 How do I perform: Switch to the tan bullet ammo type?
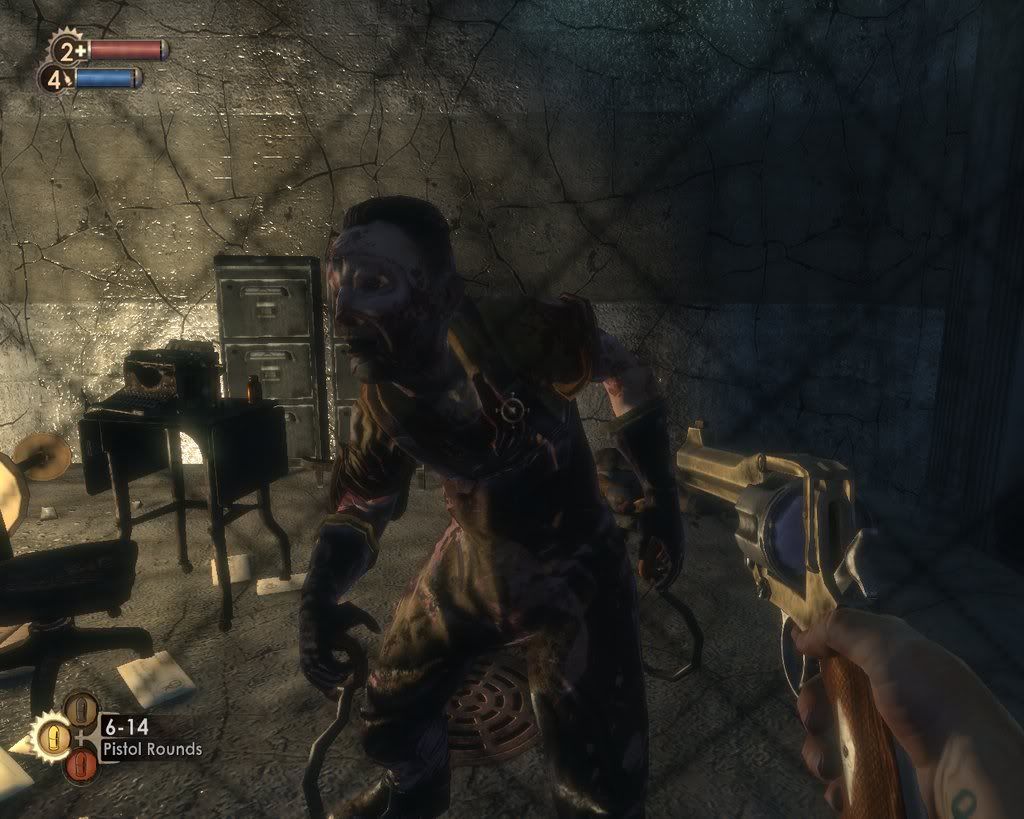pyautogui.click(x=81, y=709)
